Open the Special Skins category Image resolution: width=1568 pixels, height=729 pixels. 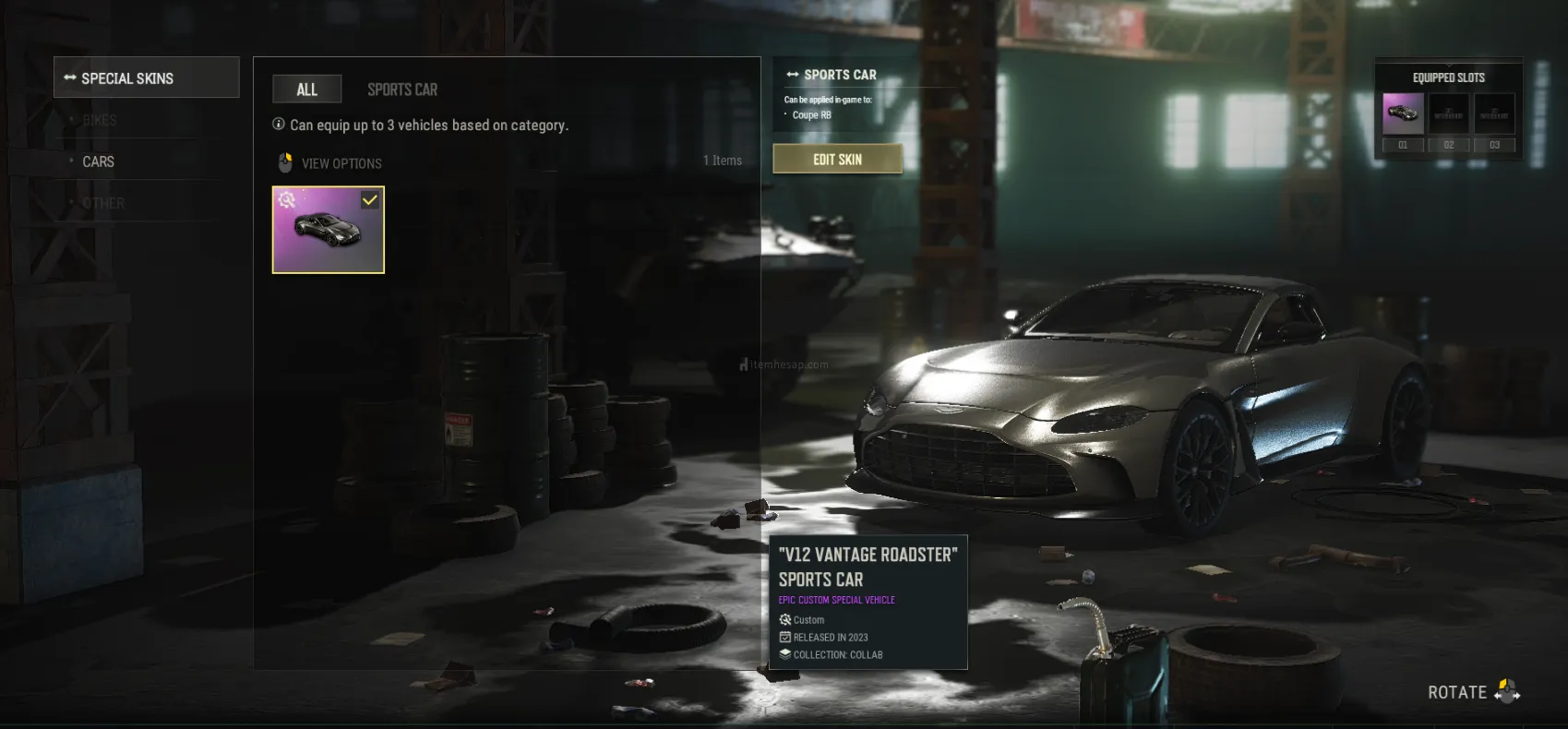[146, 78]
